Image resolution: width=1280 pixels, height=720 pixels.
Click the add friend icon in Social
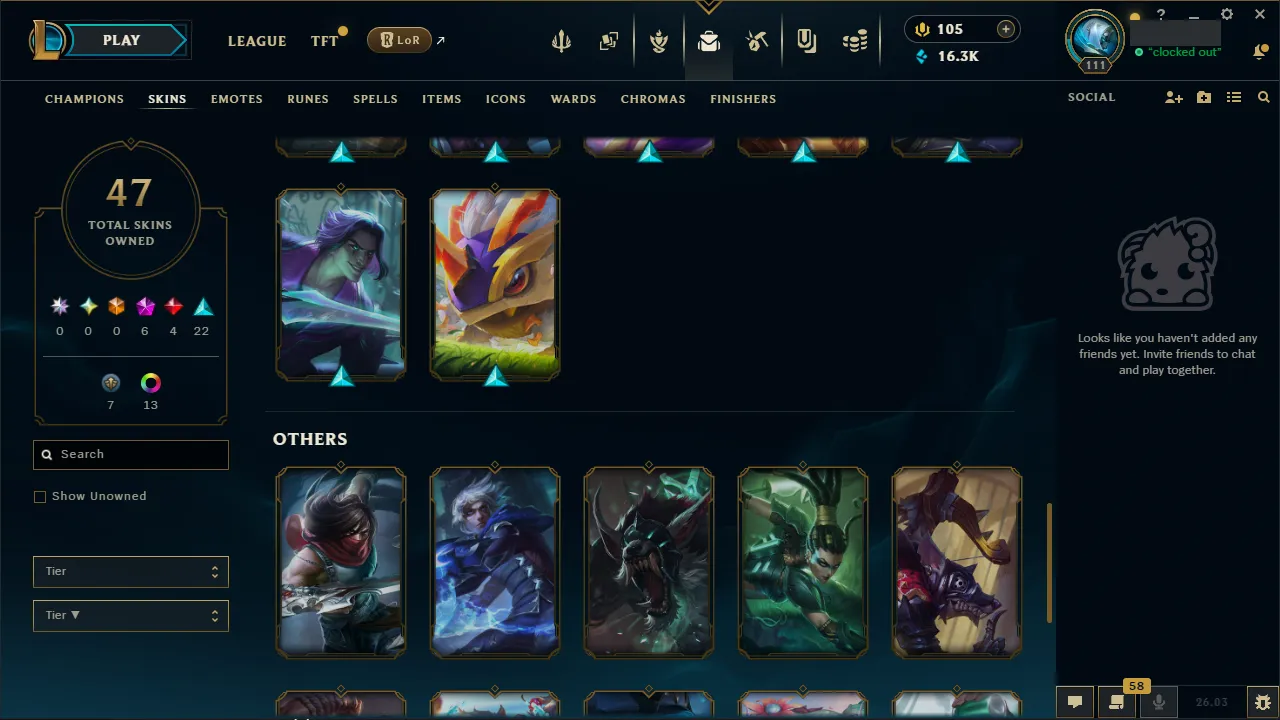pos(1173,97)
